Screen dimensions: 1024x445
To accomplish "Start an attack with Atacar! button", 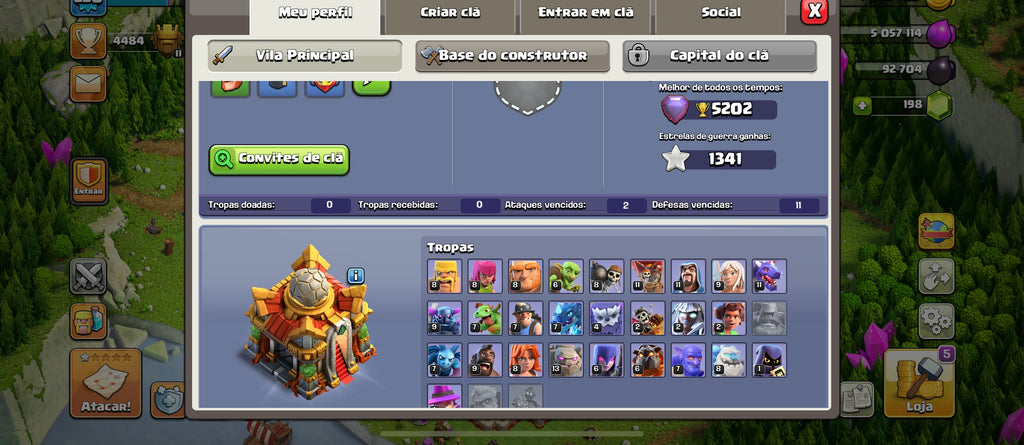I will (104, 384).
